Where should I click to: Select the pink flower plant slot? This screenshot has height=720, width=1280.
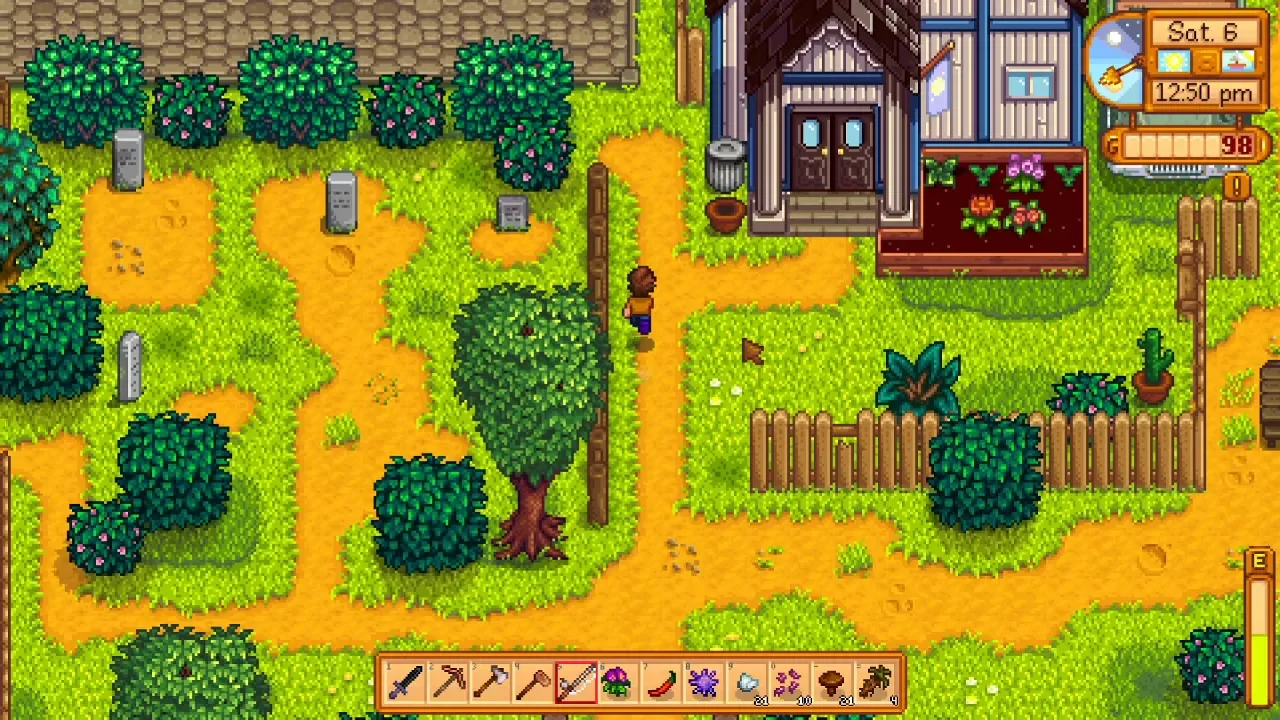point(619,684)
